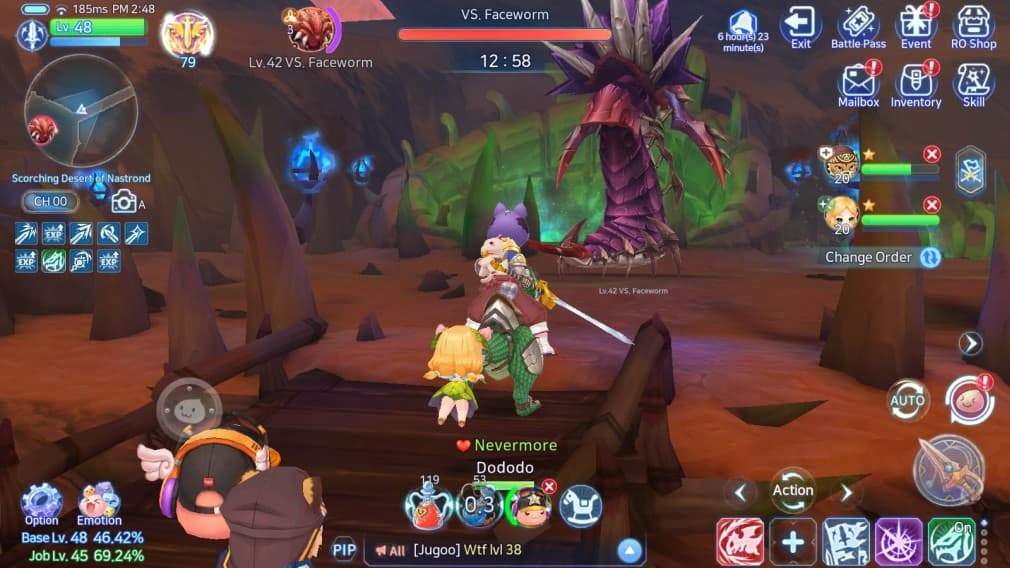
Task: Open the camera screenshot mode
Action: [124, 202]
